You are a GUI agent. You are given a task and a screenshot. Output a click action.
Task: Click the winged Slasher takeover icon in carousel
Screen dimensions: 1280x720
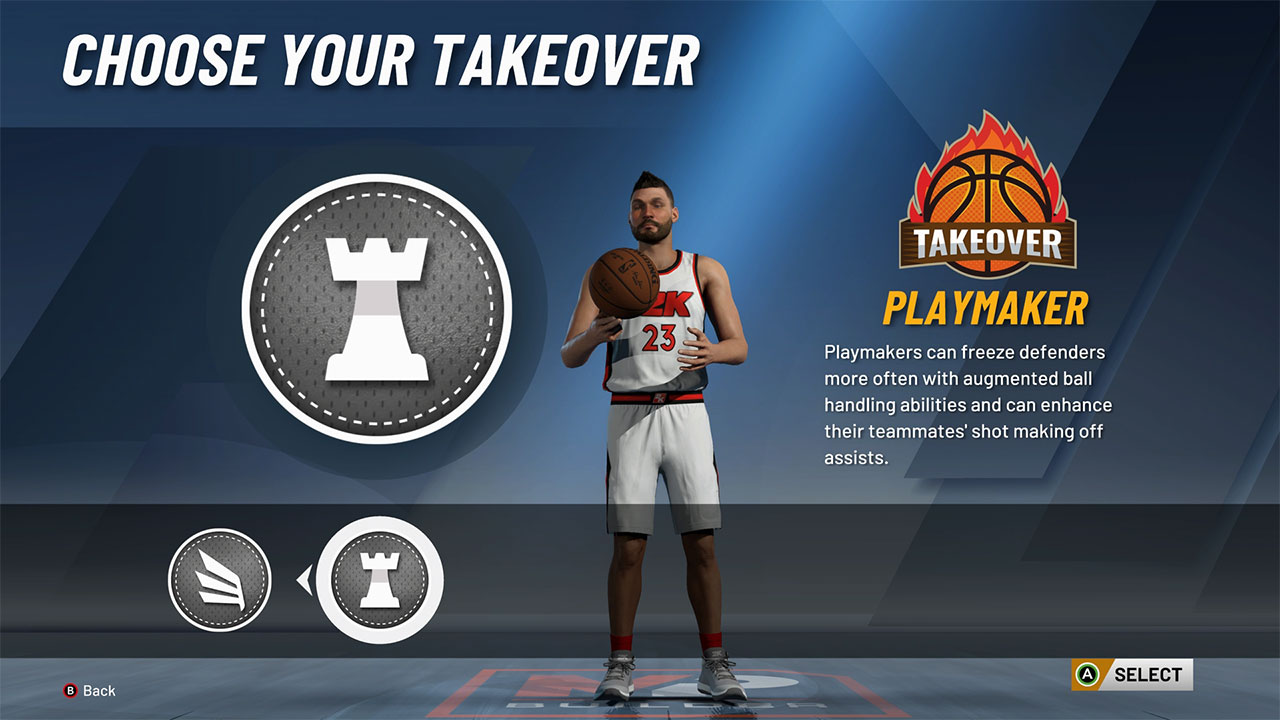point(218,578)
